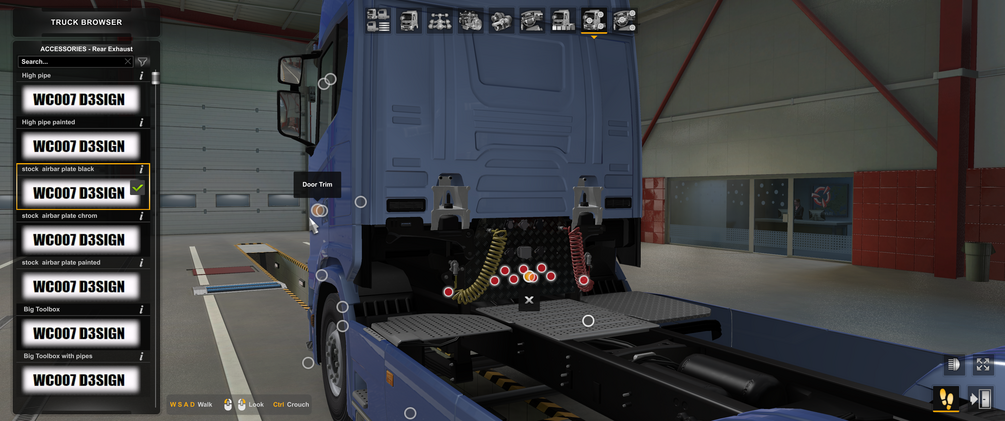
Task: Toggle fullscreen view with arrows icon
Action: [983, 365]
